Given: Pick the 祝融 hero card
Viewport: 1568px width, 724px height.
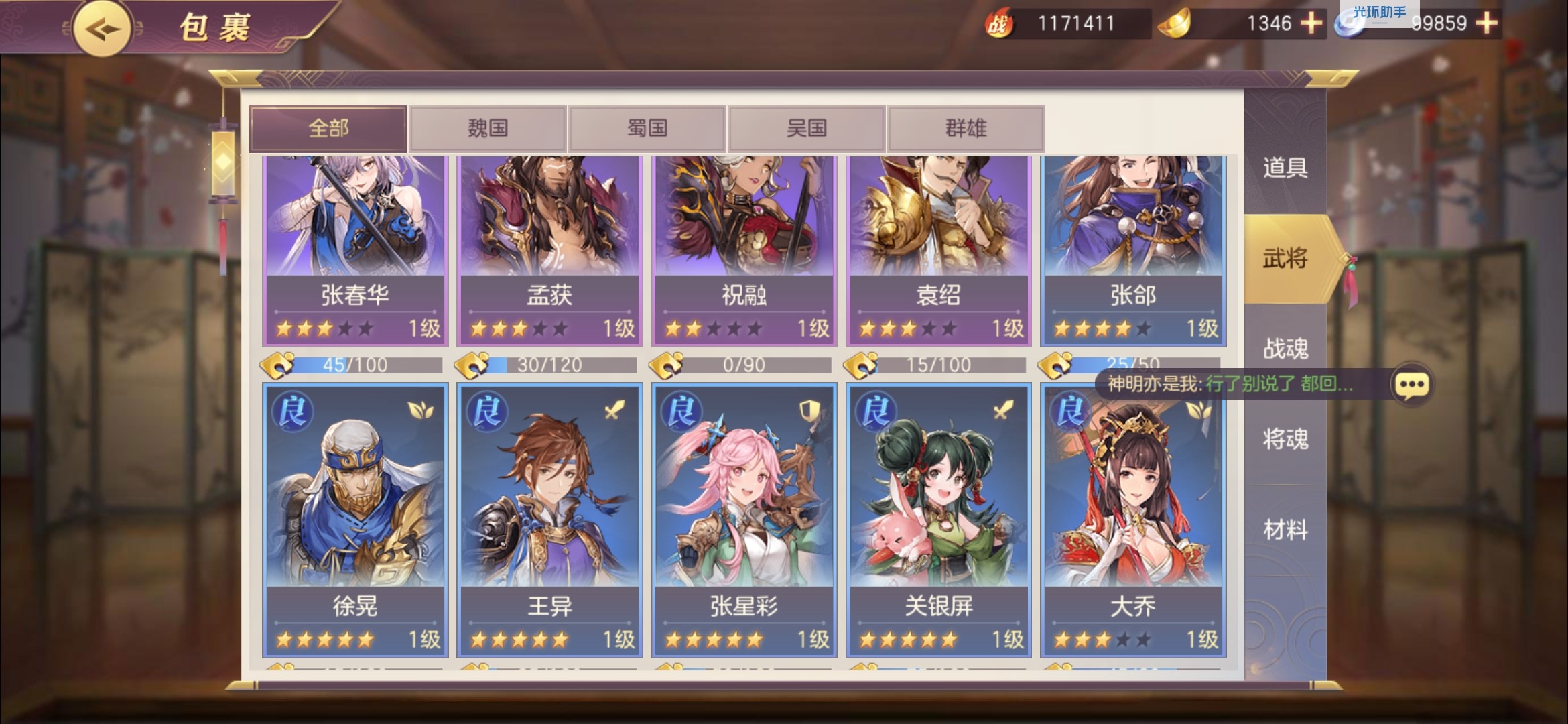Looking at the screenshot, I should pos(744,248).
